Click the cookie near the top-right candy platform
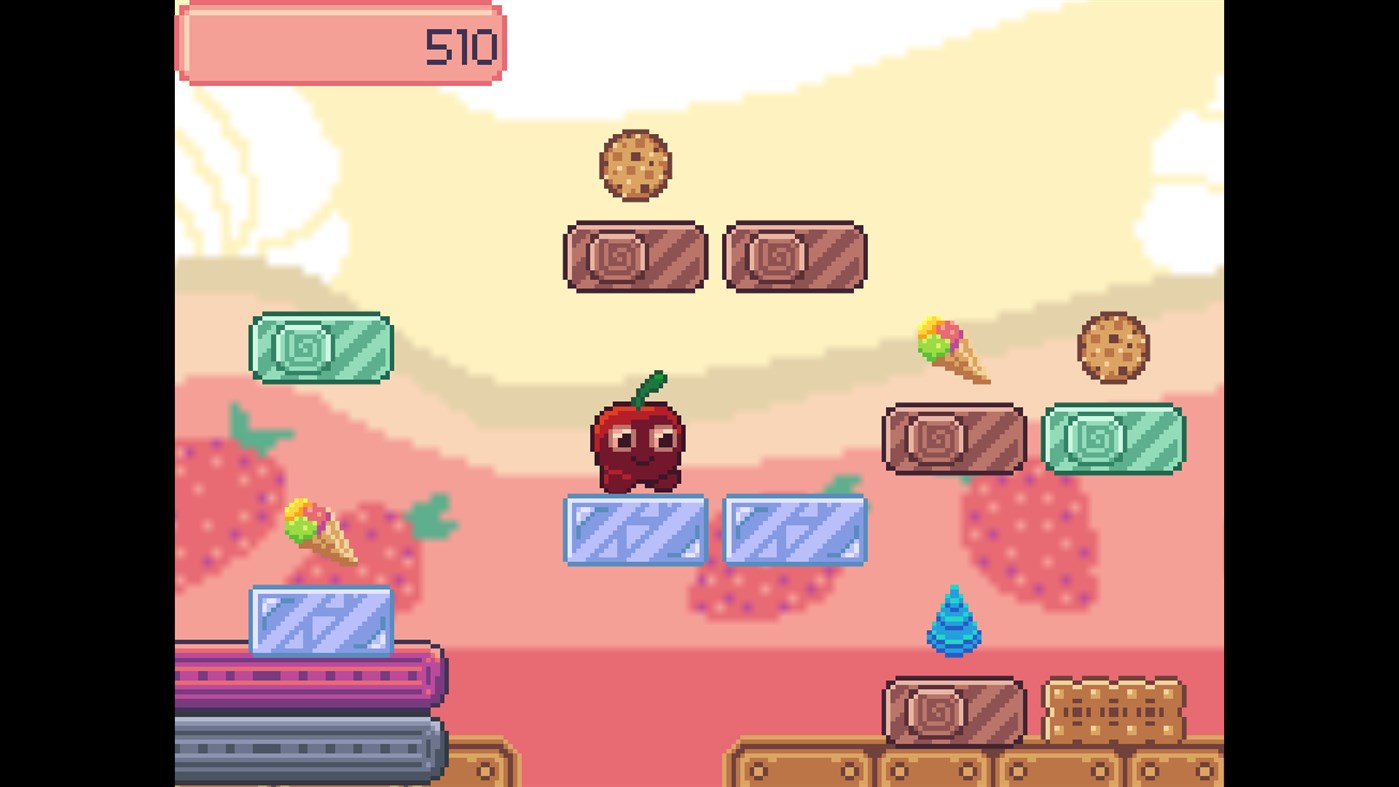The height and width of the screenshot is (787, 1399). click(1113, 348)
